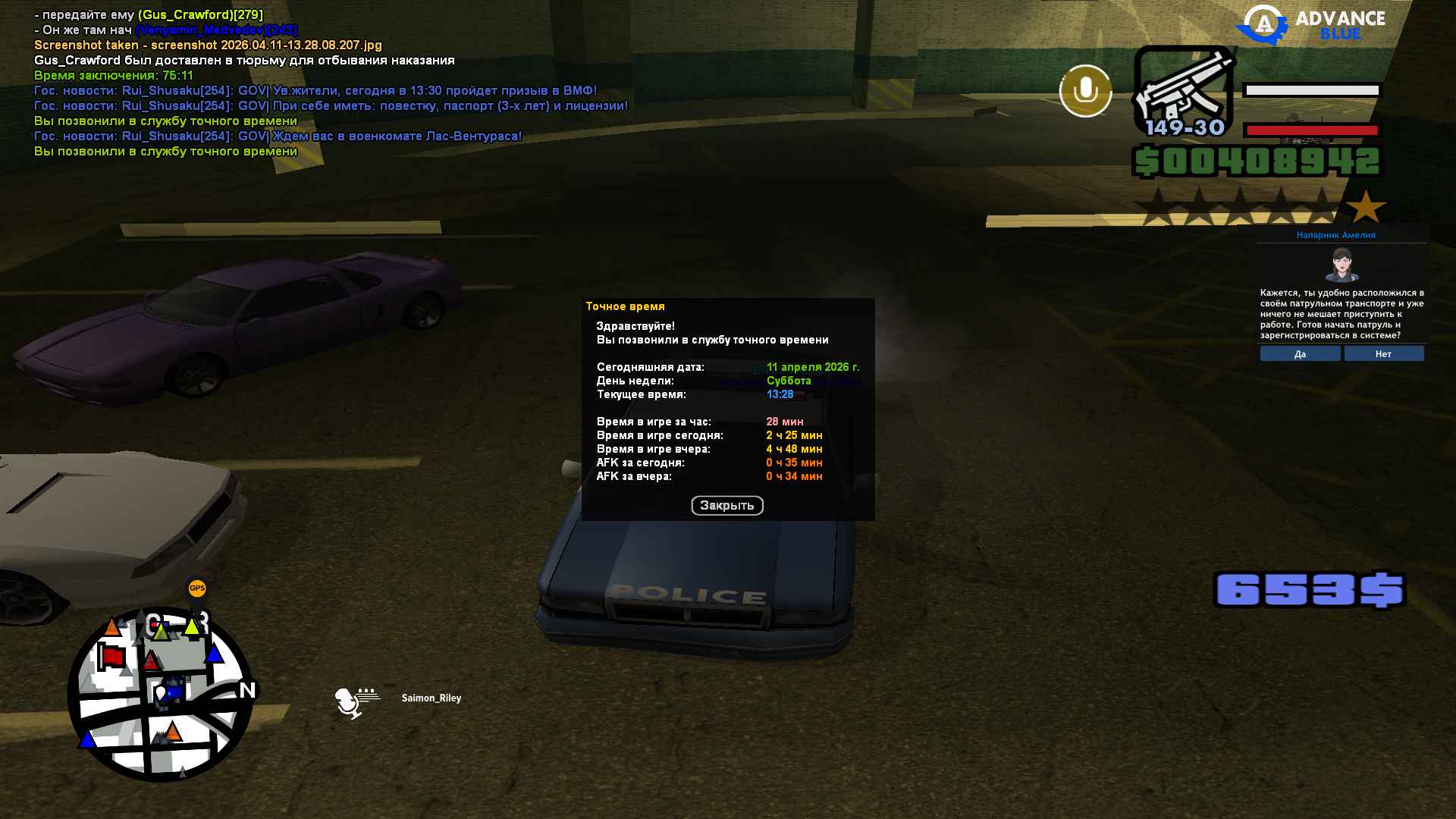Toggle the gold microphone voice chat icon

pos(1085,92)
